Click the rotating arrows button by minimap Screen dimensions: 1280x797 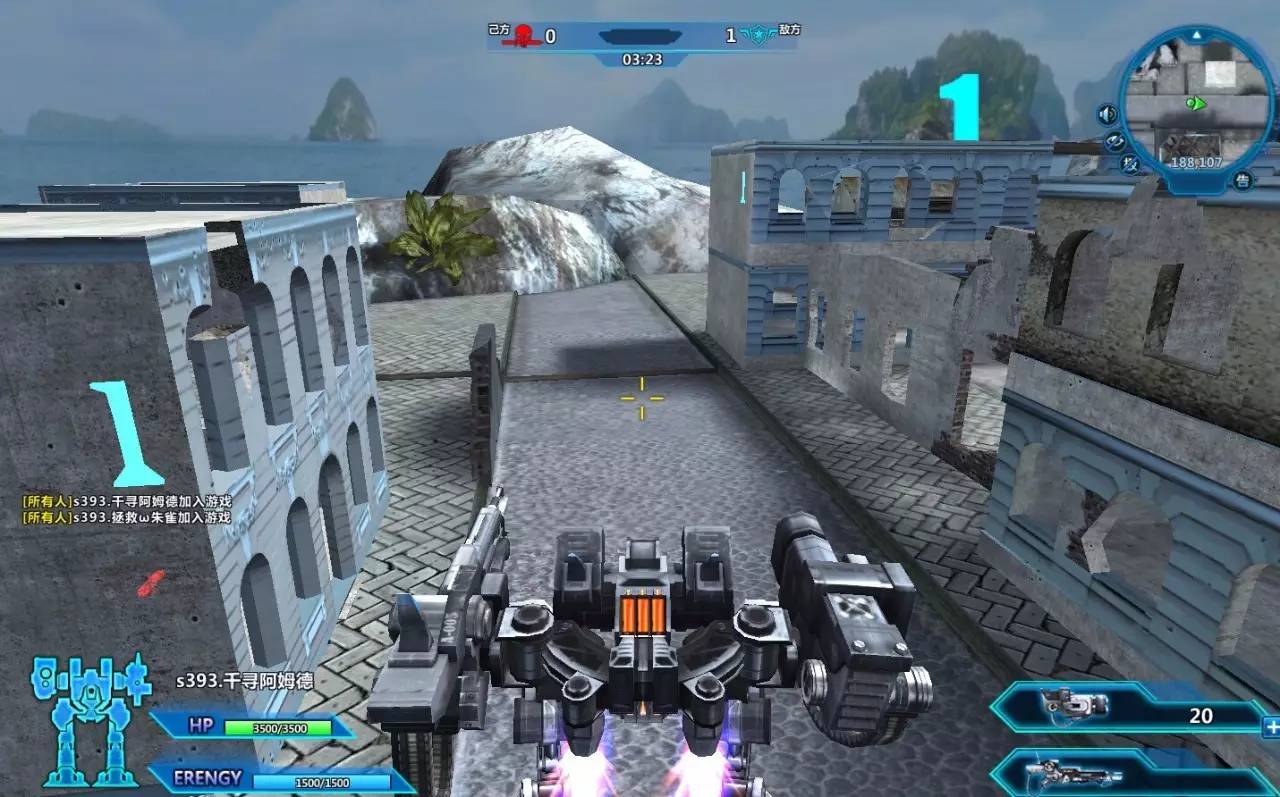pyautogui.click(x=1115, y=142)
